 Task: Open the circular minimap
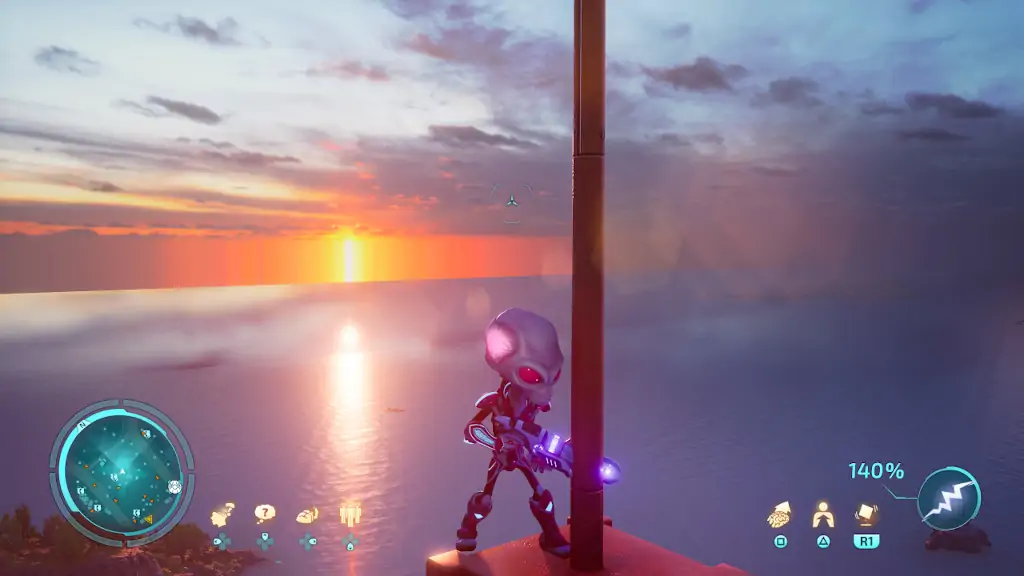pos(121,472)
